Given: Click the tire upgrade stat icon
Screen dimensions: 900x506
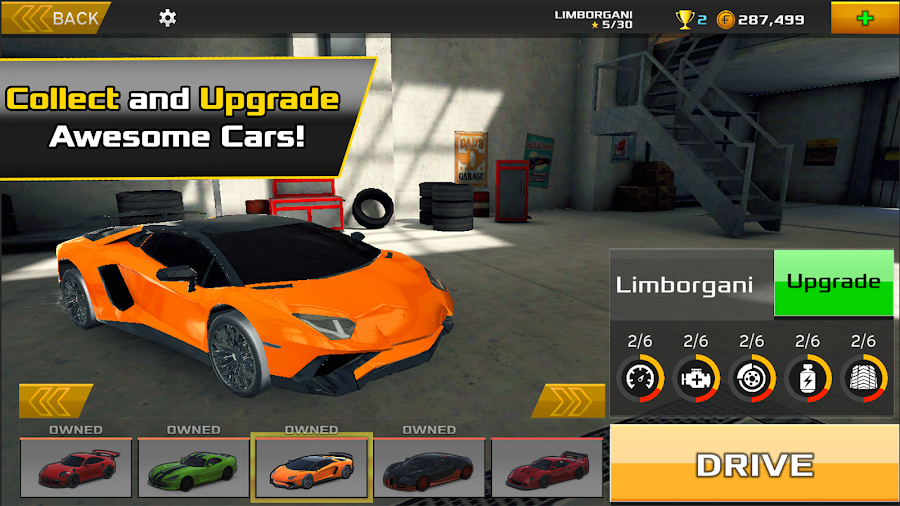Looking at the screenshot, I should point(862,380).
